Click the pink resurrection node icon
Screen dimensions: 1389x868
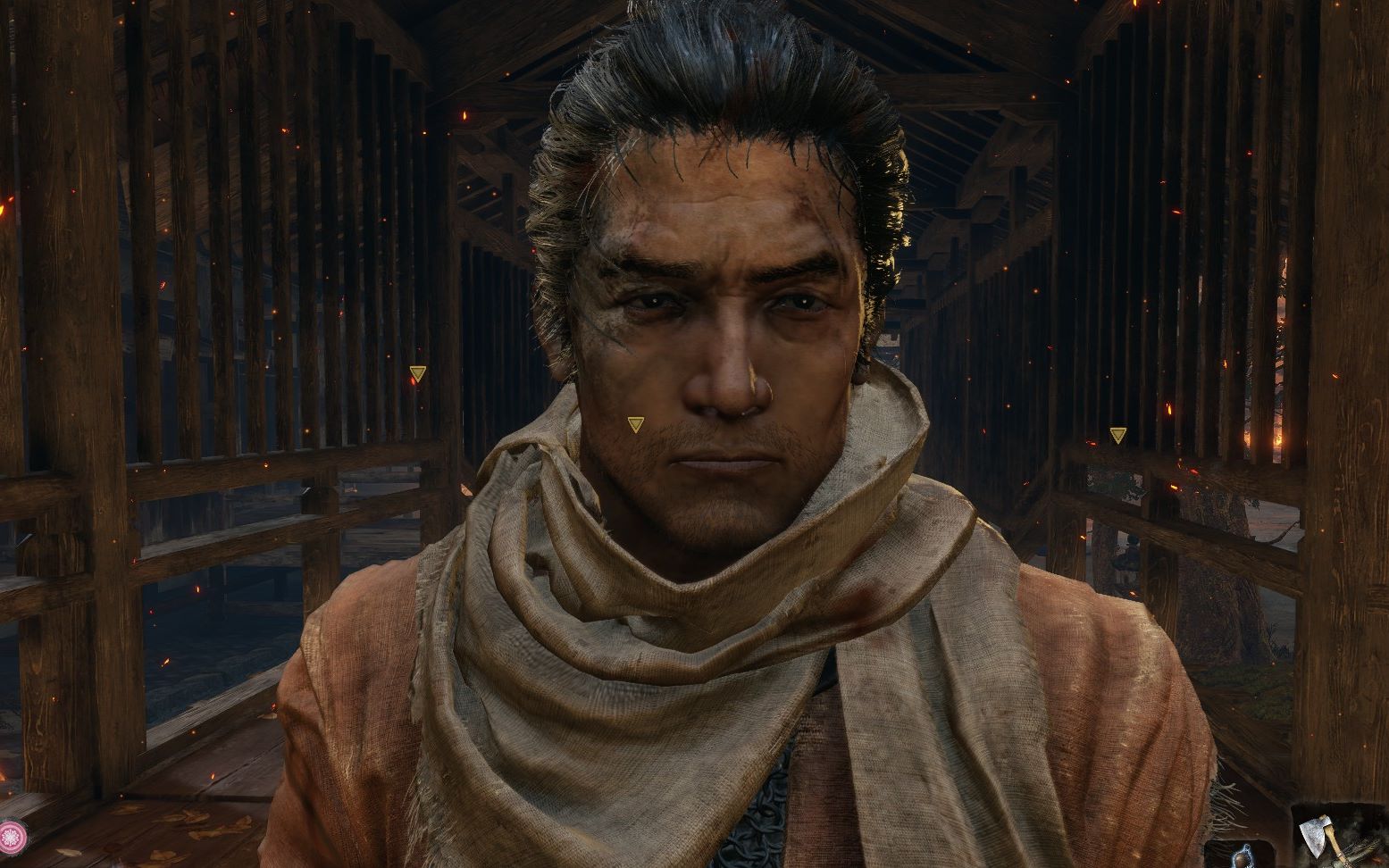click(x=13, y=836)
